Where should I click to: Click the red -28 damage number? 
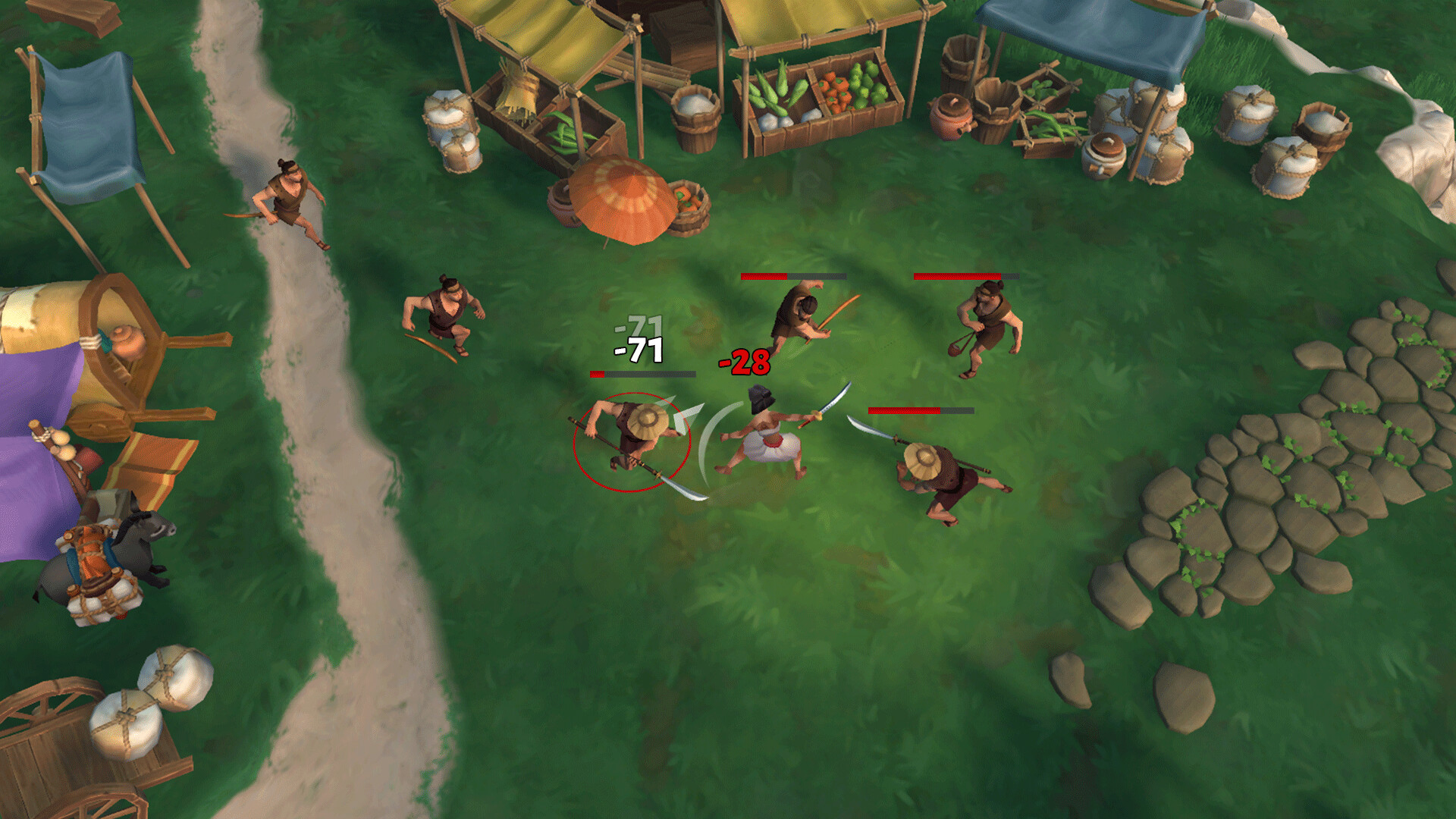[x=745, y=362]
